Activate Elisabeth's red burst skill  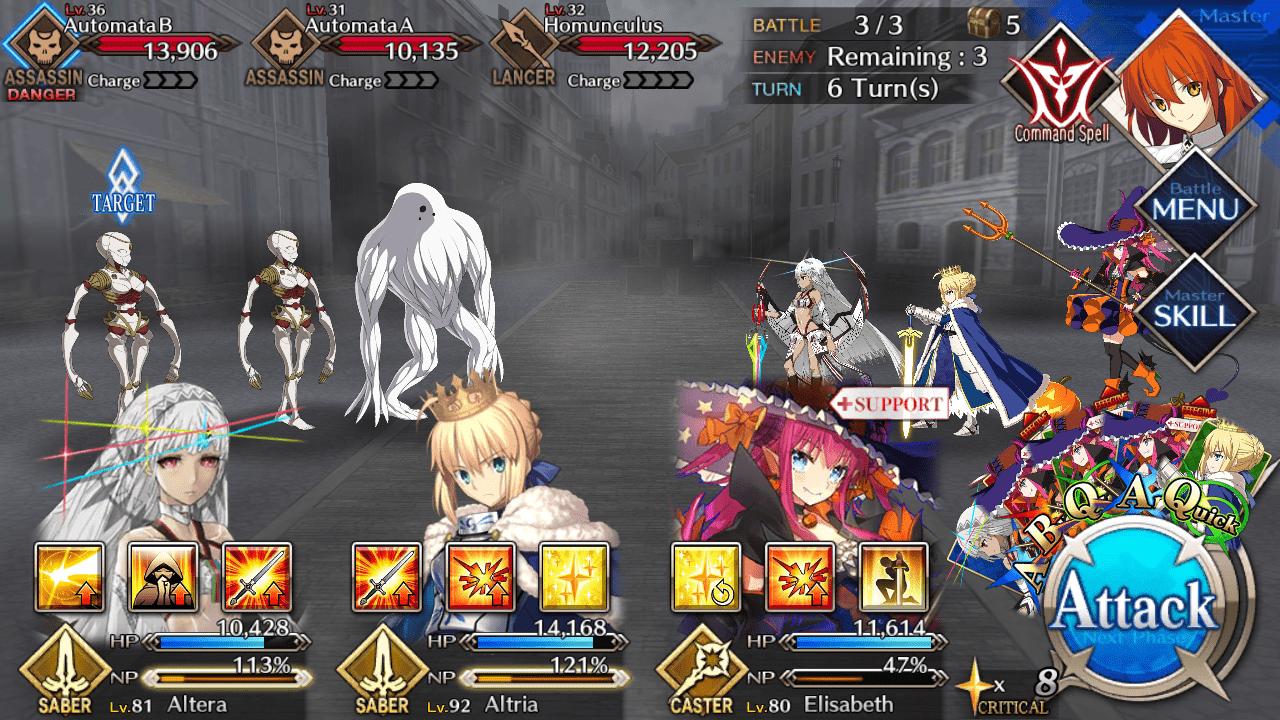pos(799,577)
